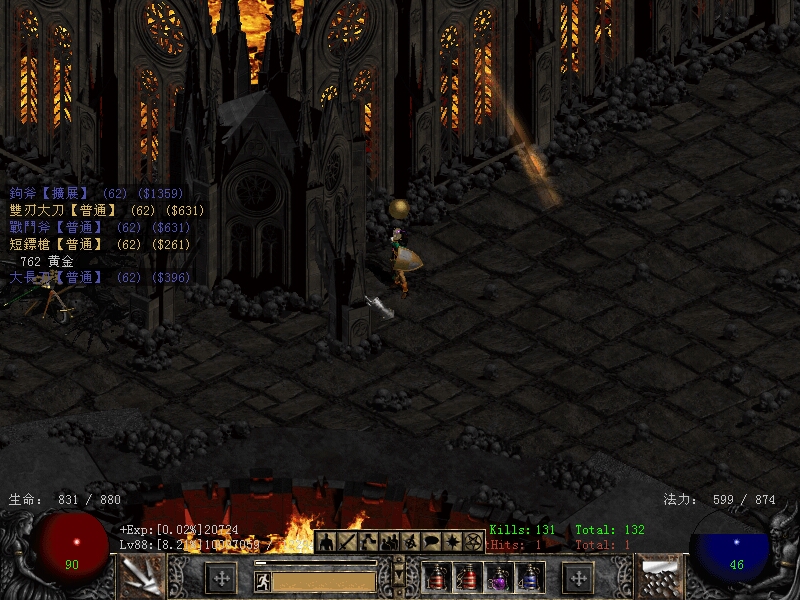
Task: Open the right-hand skill selector button
Action: 659,578
